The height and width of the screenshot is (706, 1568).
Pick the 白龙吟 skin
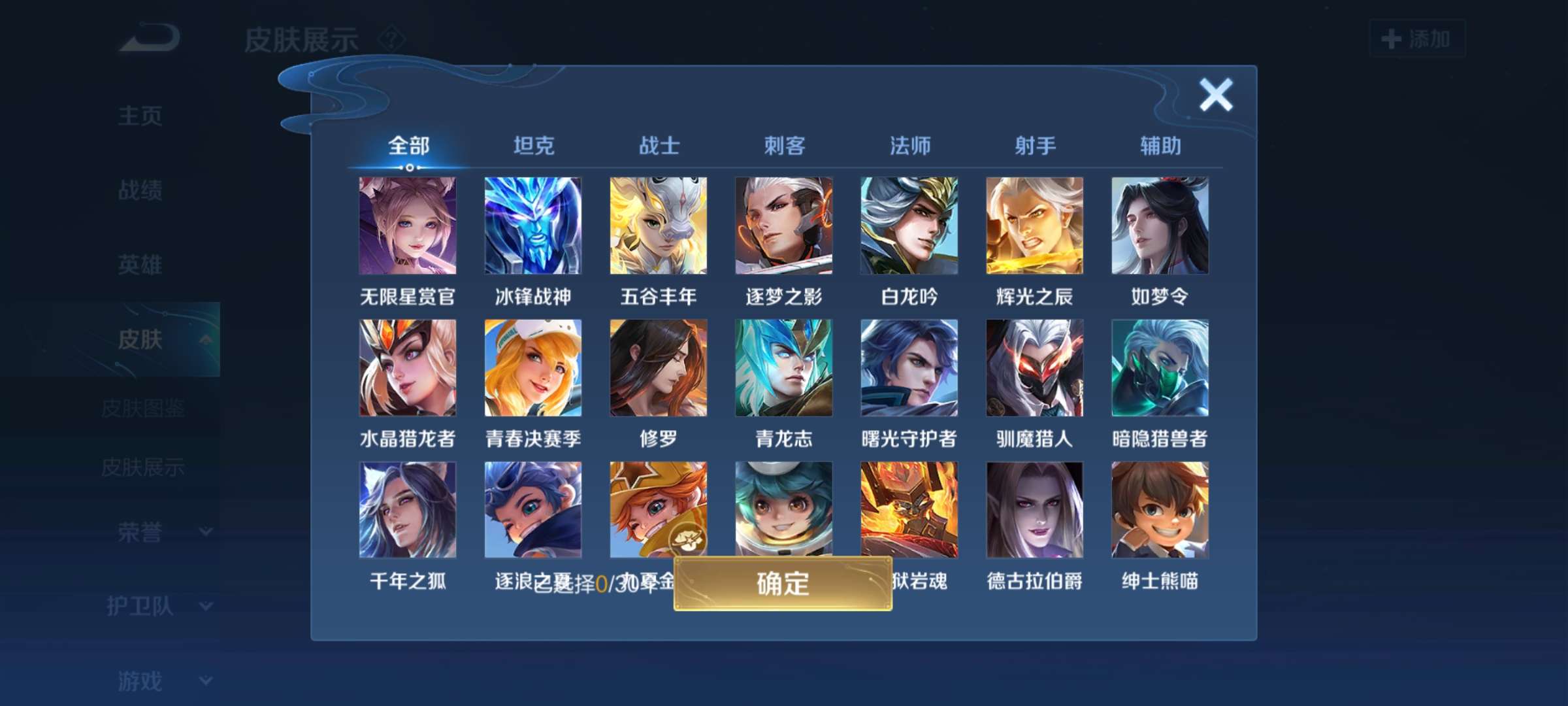[x=908, y=226]
